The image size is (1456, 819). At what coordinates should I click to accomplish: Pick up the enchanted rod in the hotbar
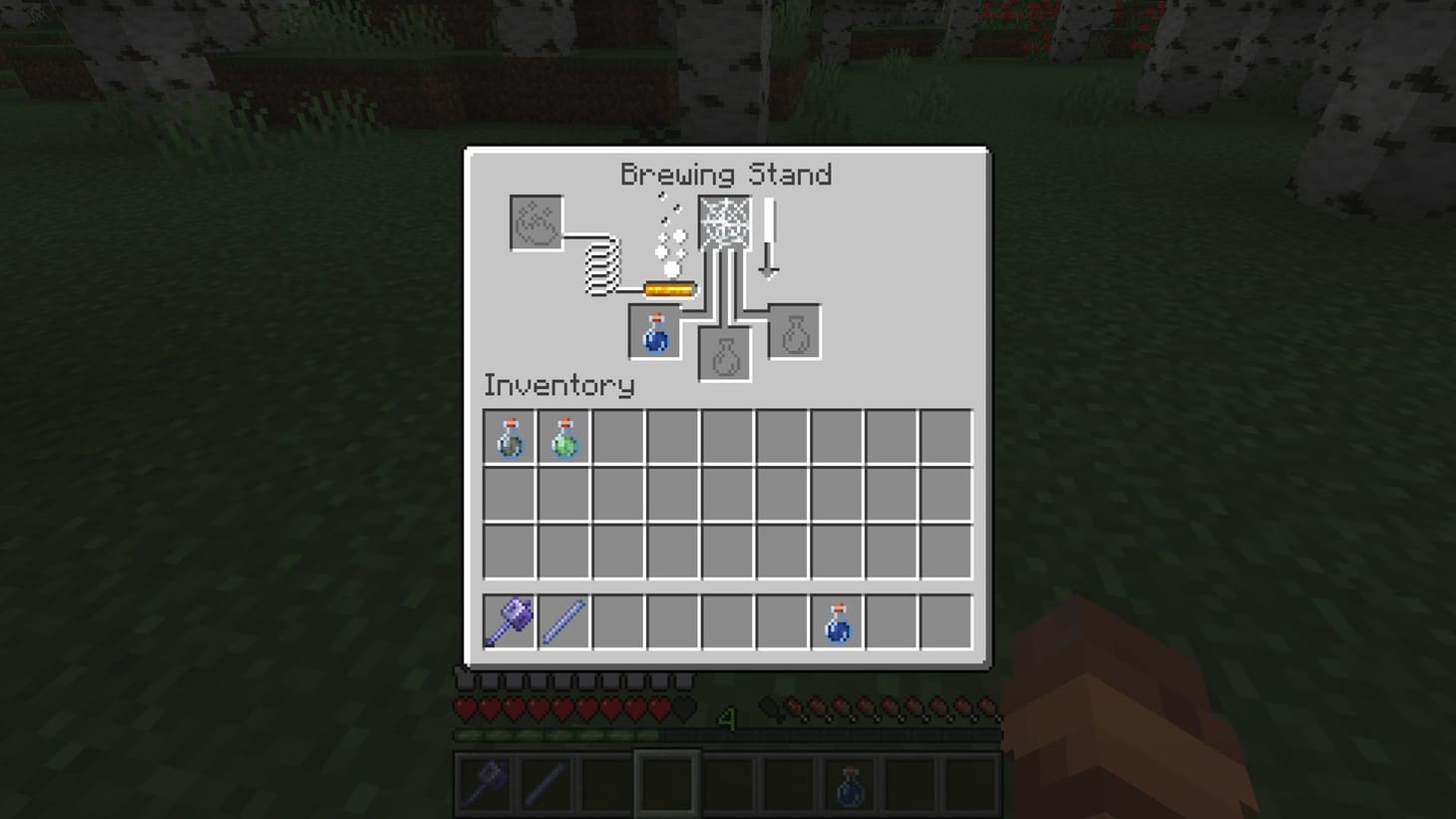click(563, 619)
